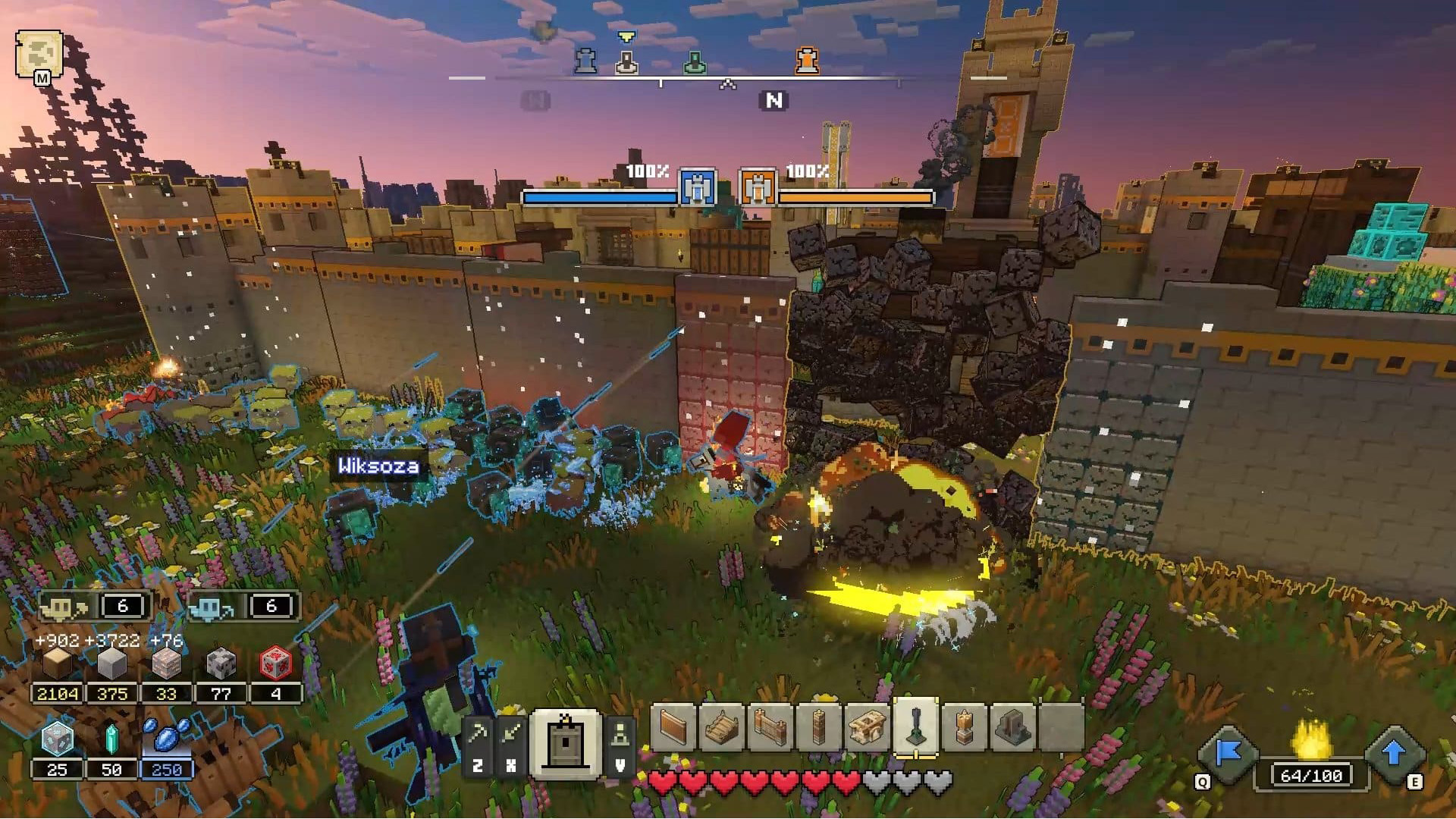Select the highlighted dark post structure slot
The image size is (1456, 819).
pos(916,727)
